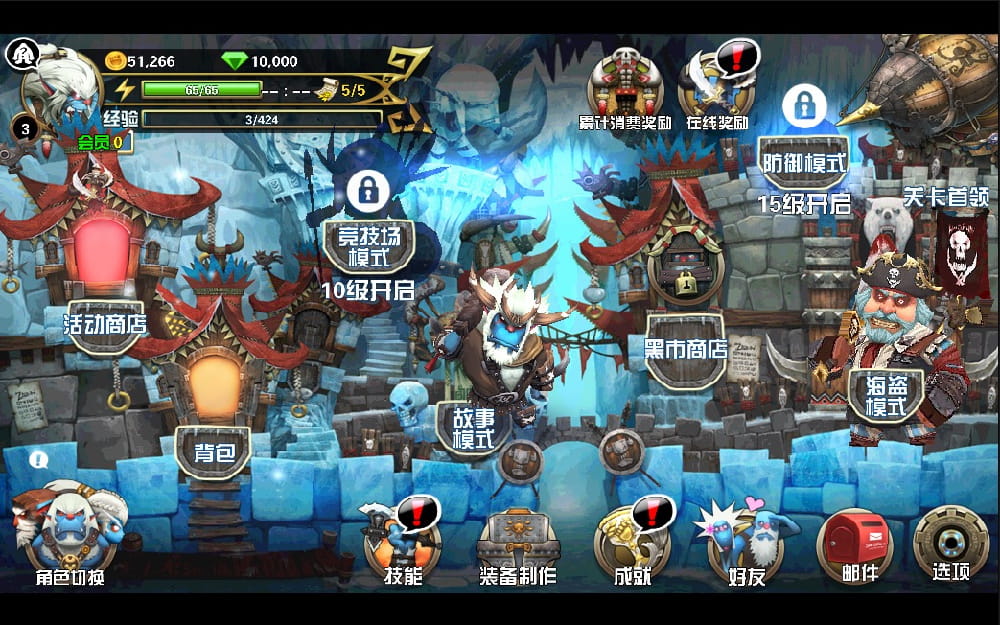1000x625 pixels.
Task: Open the 好友 friends list
Action: (748, 540)
